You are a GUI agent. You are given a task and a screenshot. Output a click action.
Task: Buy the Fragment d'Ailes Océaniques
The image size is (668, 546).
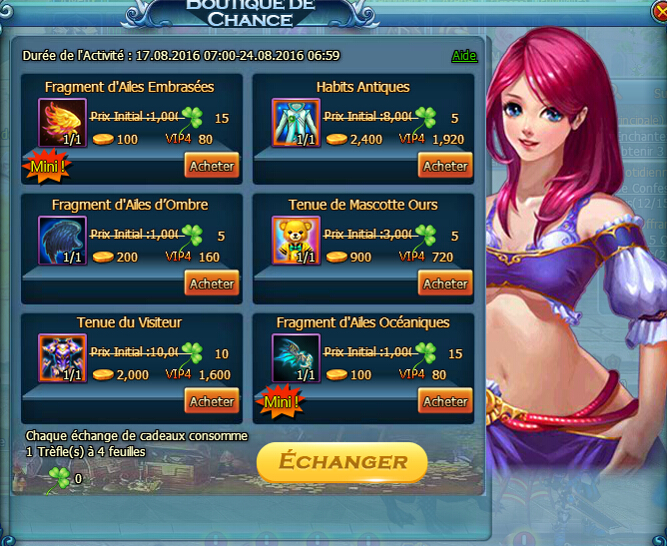[445, 402]
